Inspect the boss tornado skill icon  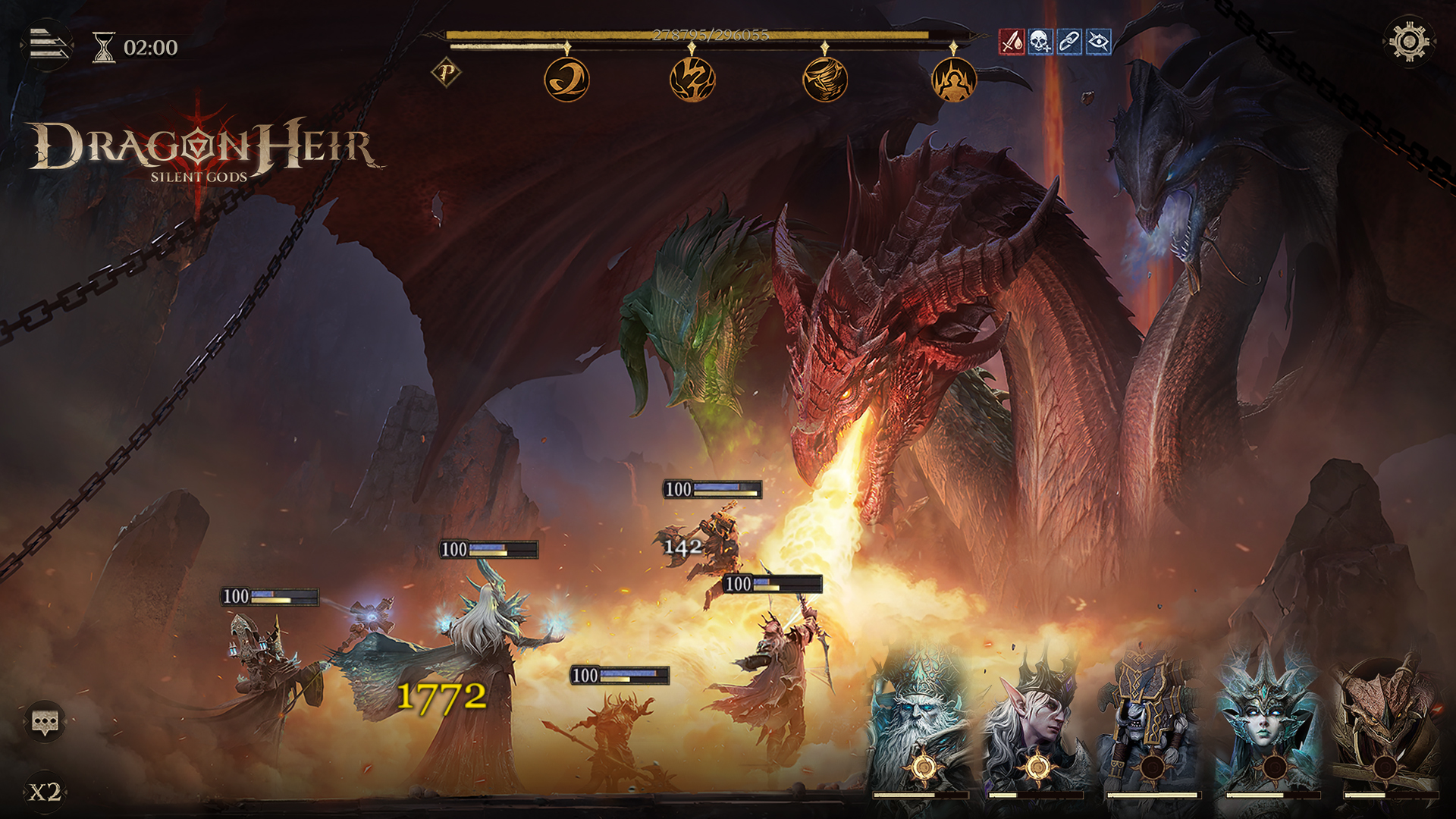point(825,80)
